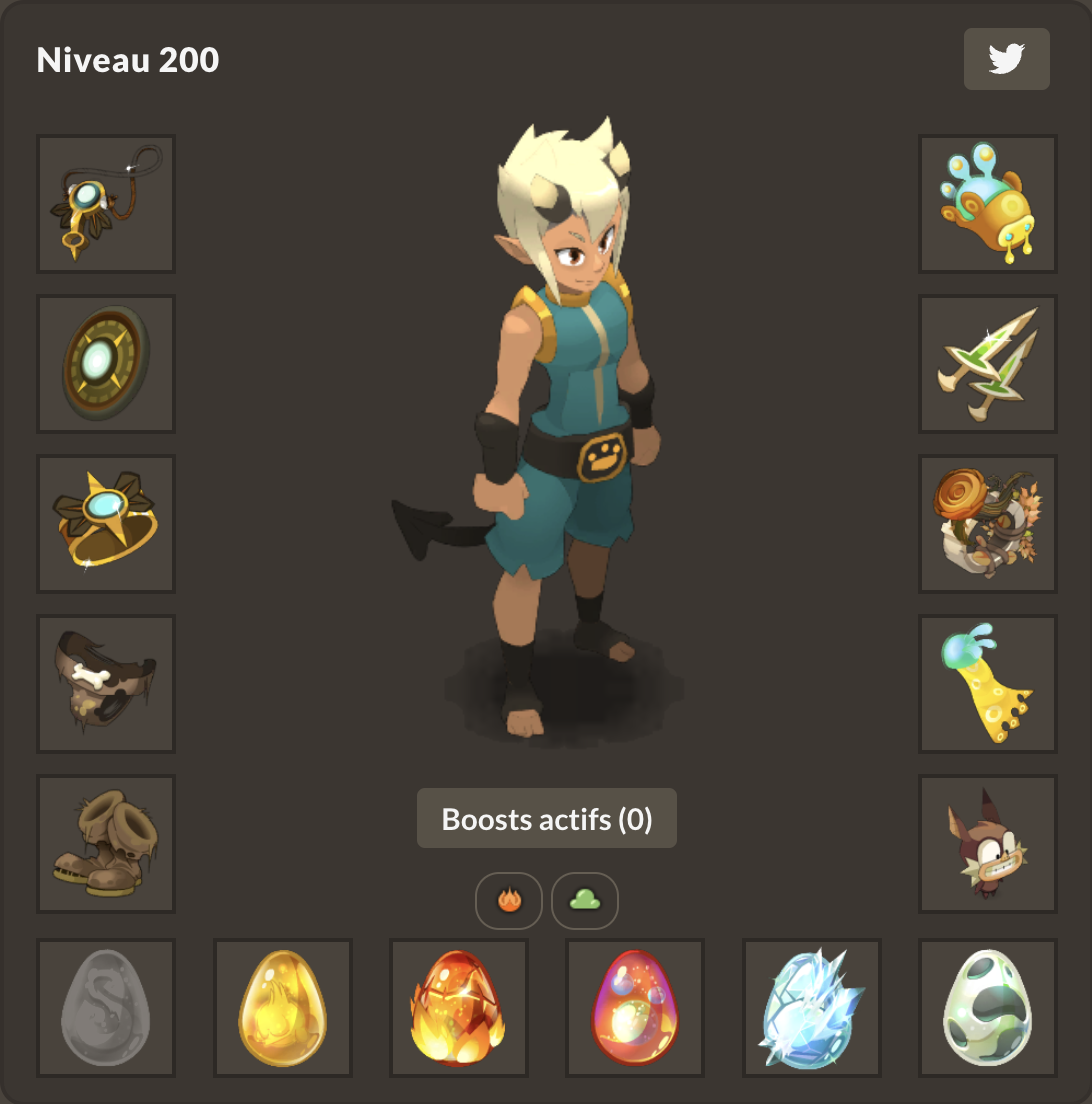1092x1104 pixels.
Task: Choose the wooden spiral ring slot
Action: (988, 524)
